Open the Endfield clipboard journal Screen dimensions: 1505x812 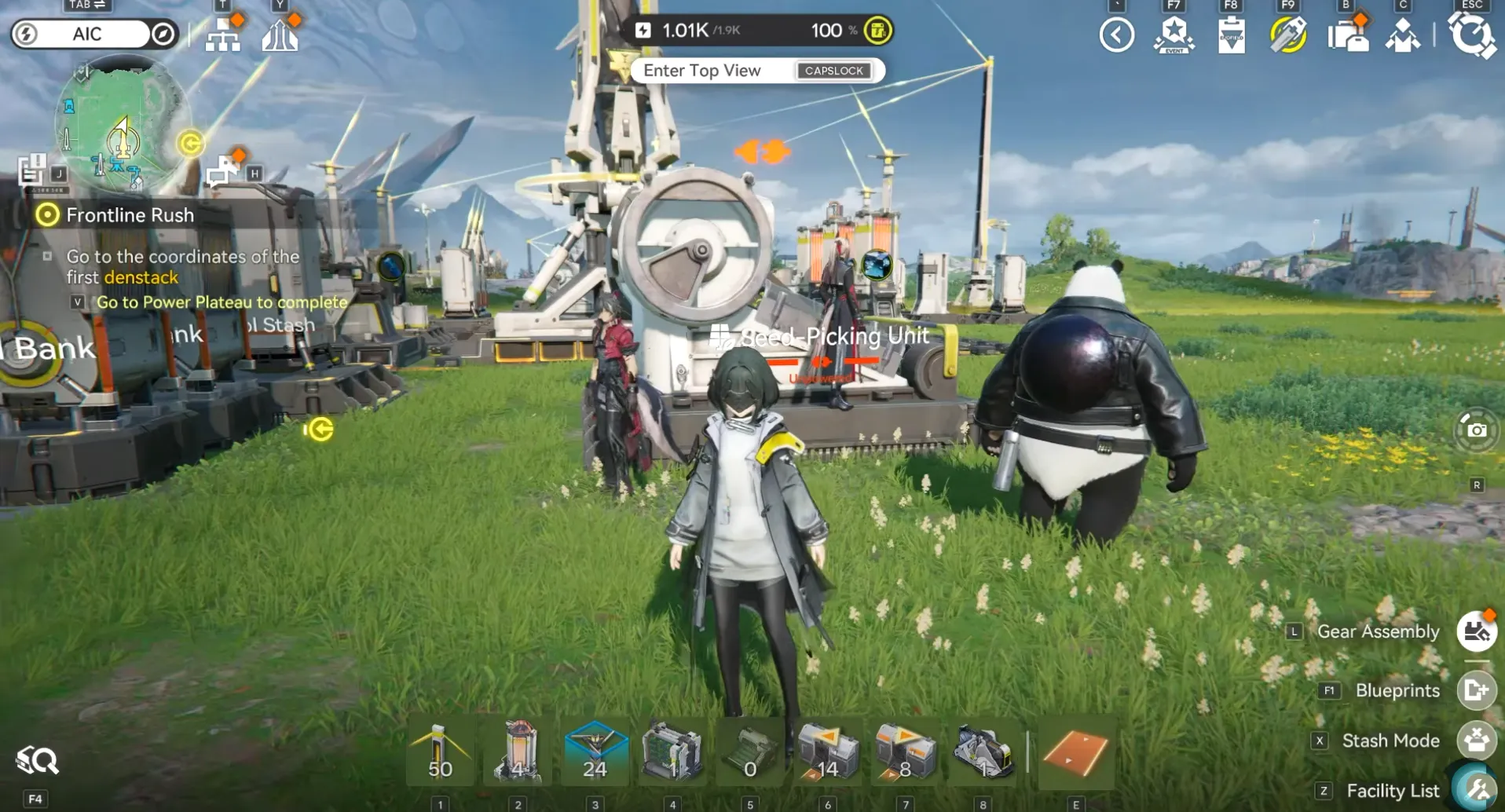1230,35
